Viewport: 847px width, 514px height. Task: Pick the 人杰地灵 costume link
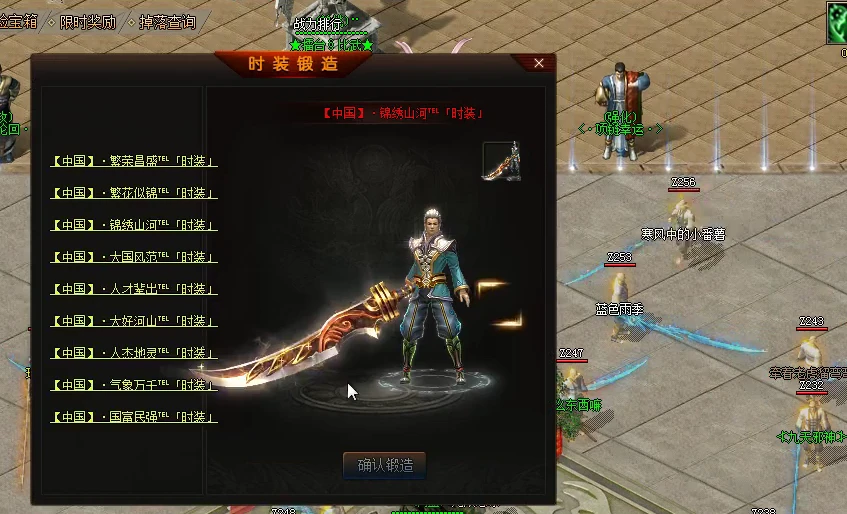[x=134, y=353]
